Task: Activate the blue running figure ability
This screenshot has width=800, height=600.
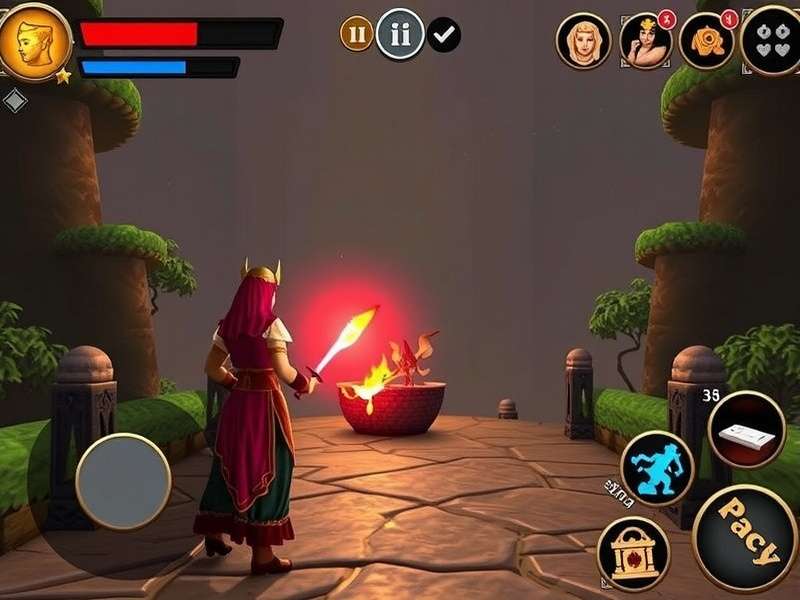Action: [x=657, y=468]
